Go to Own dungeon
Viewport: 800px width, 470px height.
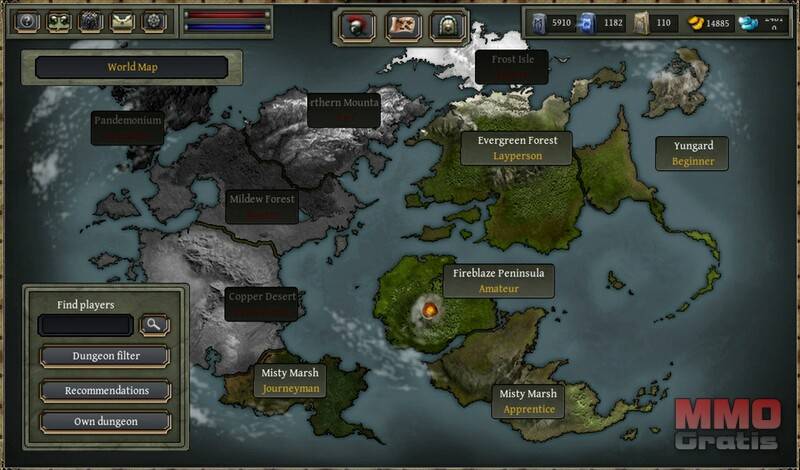(x=105, y=422)
